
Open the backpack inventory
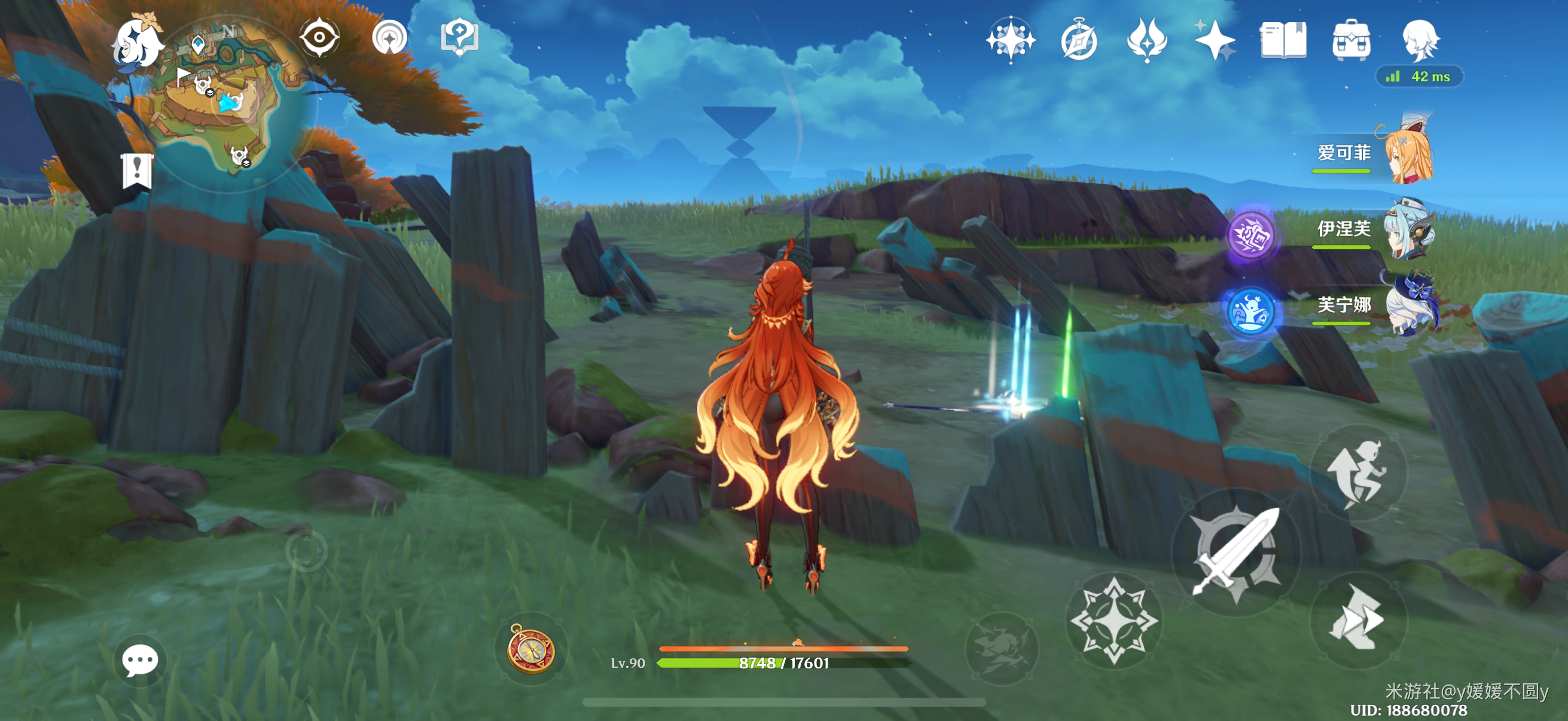pyautogui.click(x=1352, y=40)
